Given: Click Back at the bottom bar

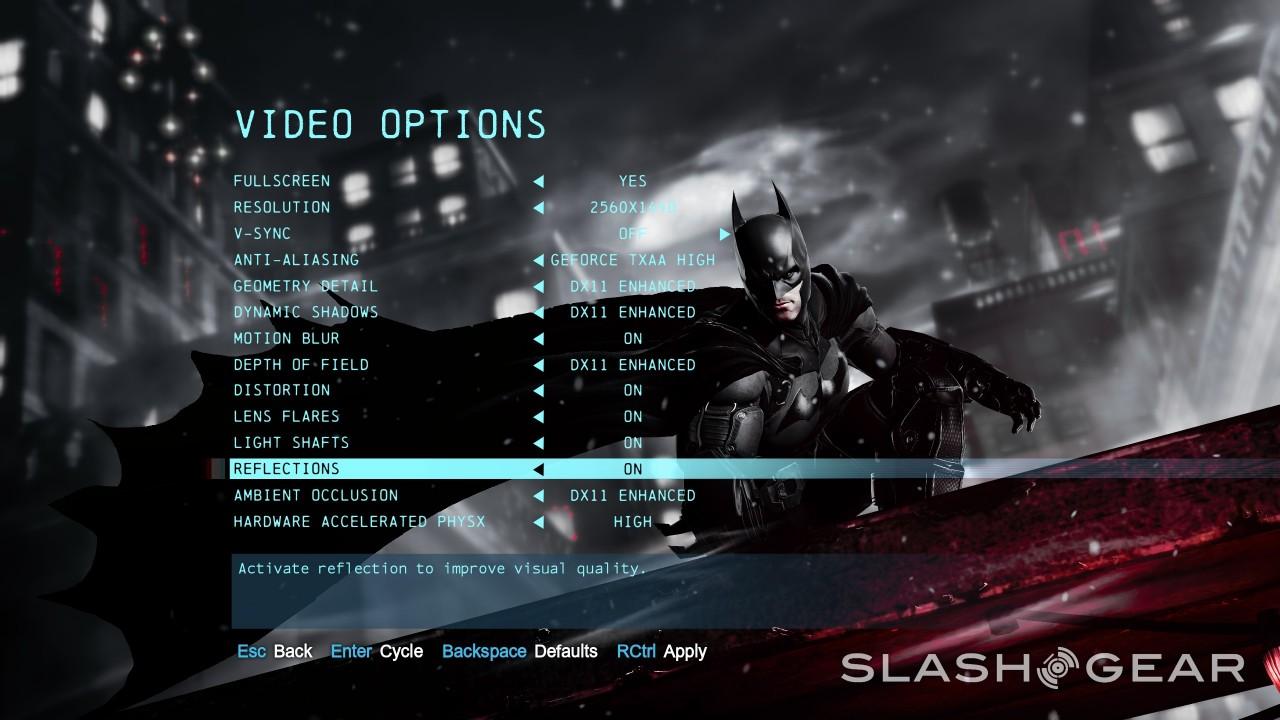Looking at the screenshot, I should 294,651.
